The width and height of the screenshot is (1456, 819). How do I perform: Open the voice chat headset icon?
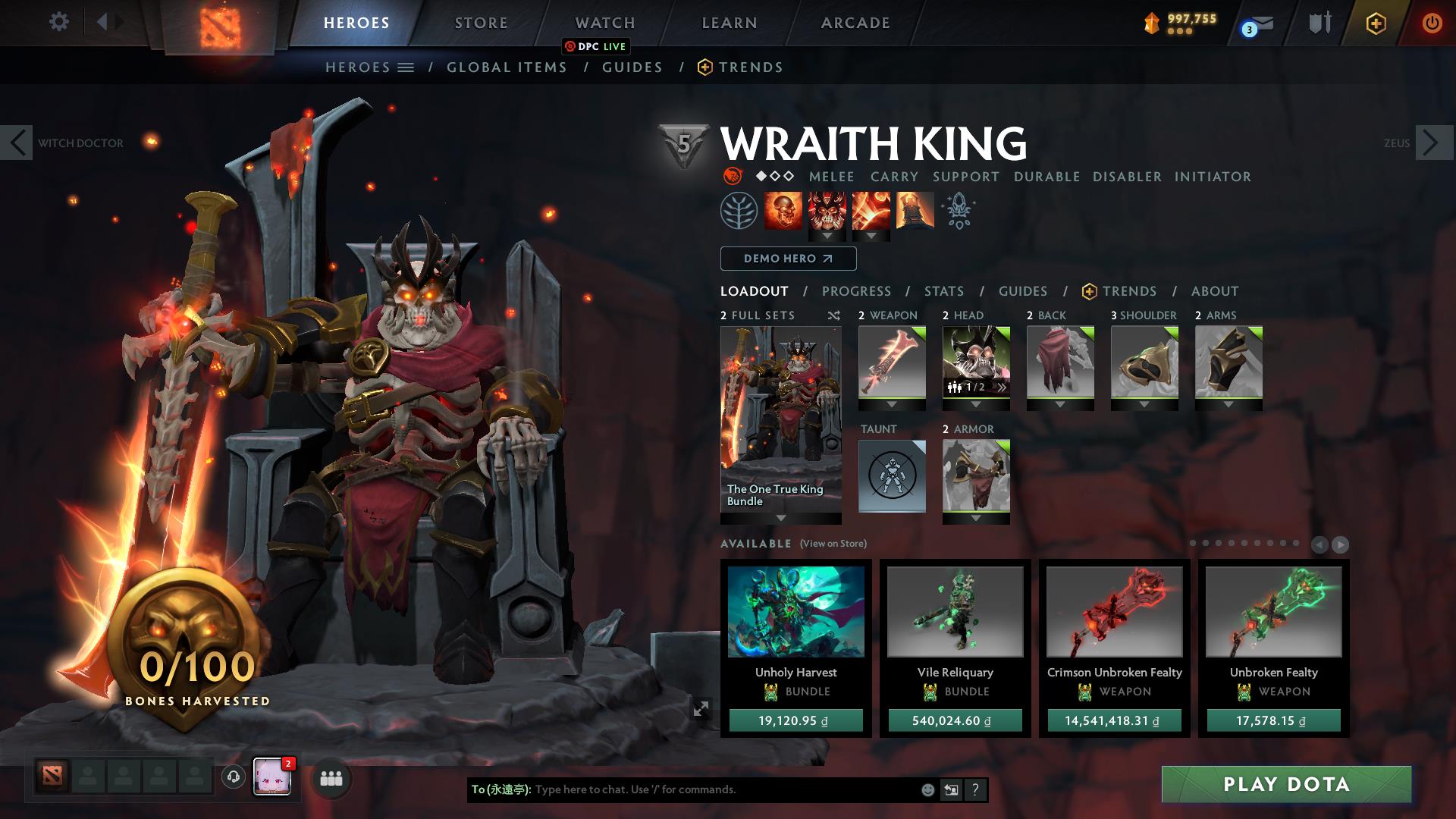(232, 778)
